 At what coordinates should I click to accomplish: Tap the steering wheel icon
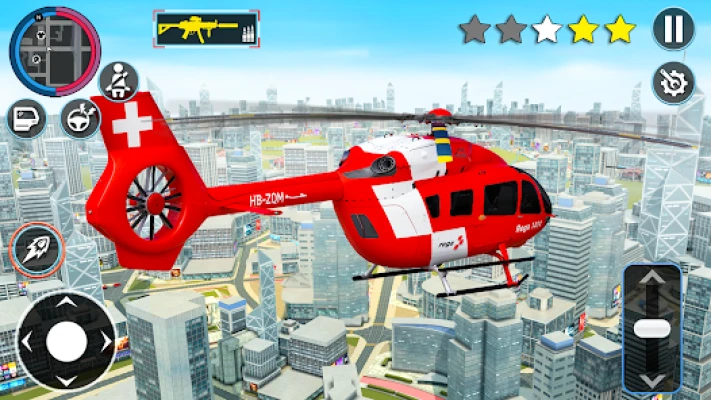click(80, 118)
